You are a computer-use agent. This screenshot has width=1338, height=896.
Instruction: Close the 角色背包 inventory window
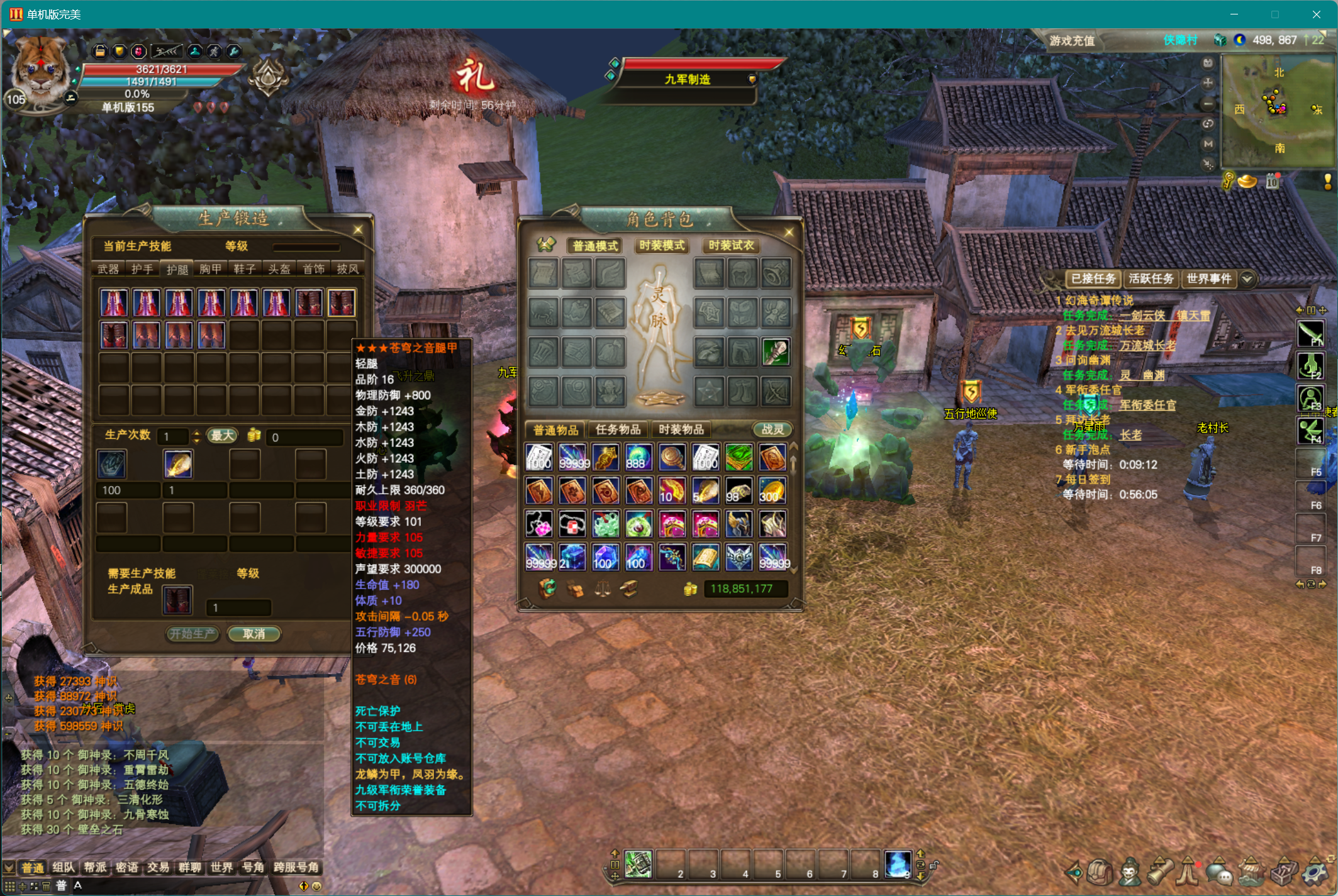coord(789,233)
